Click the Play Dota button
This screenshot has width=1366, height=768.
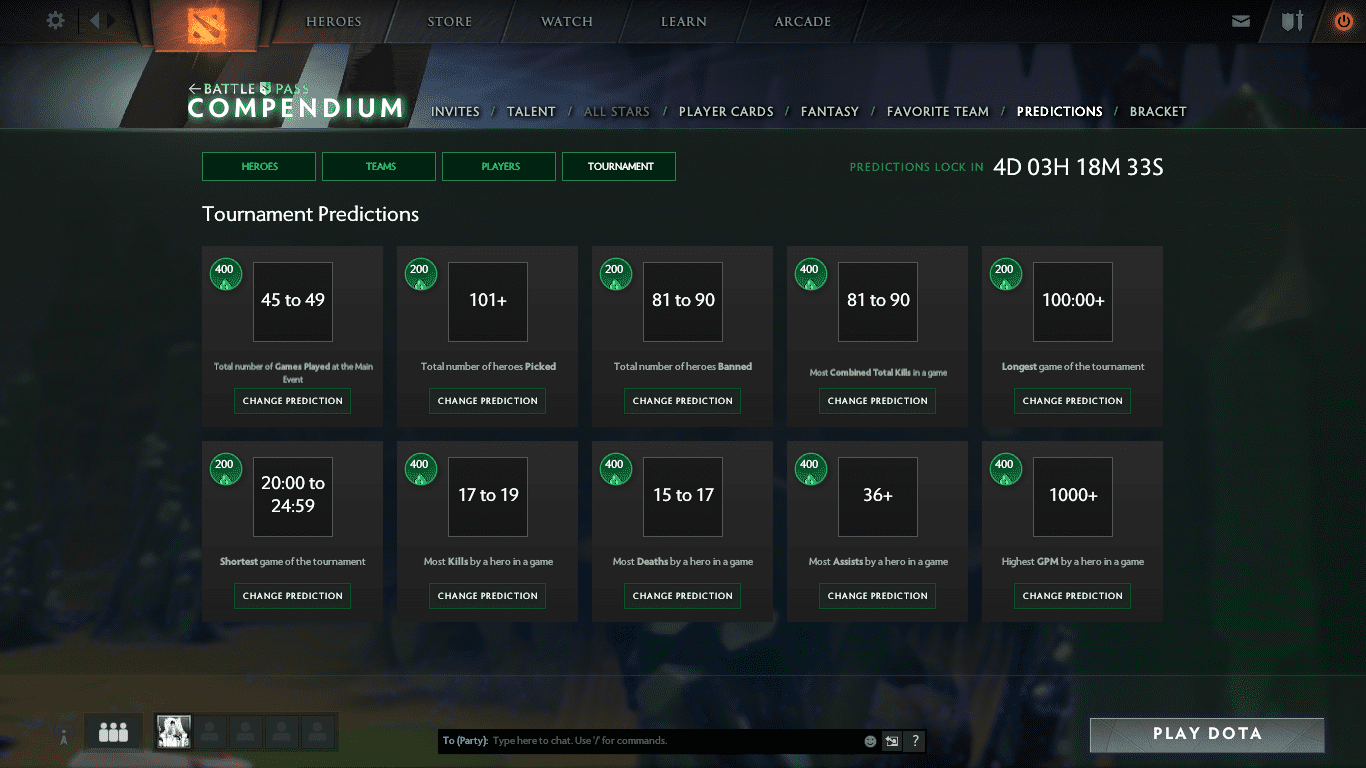coord(1207,734)
